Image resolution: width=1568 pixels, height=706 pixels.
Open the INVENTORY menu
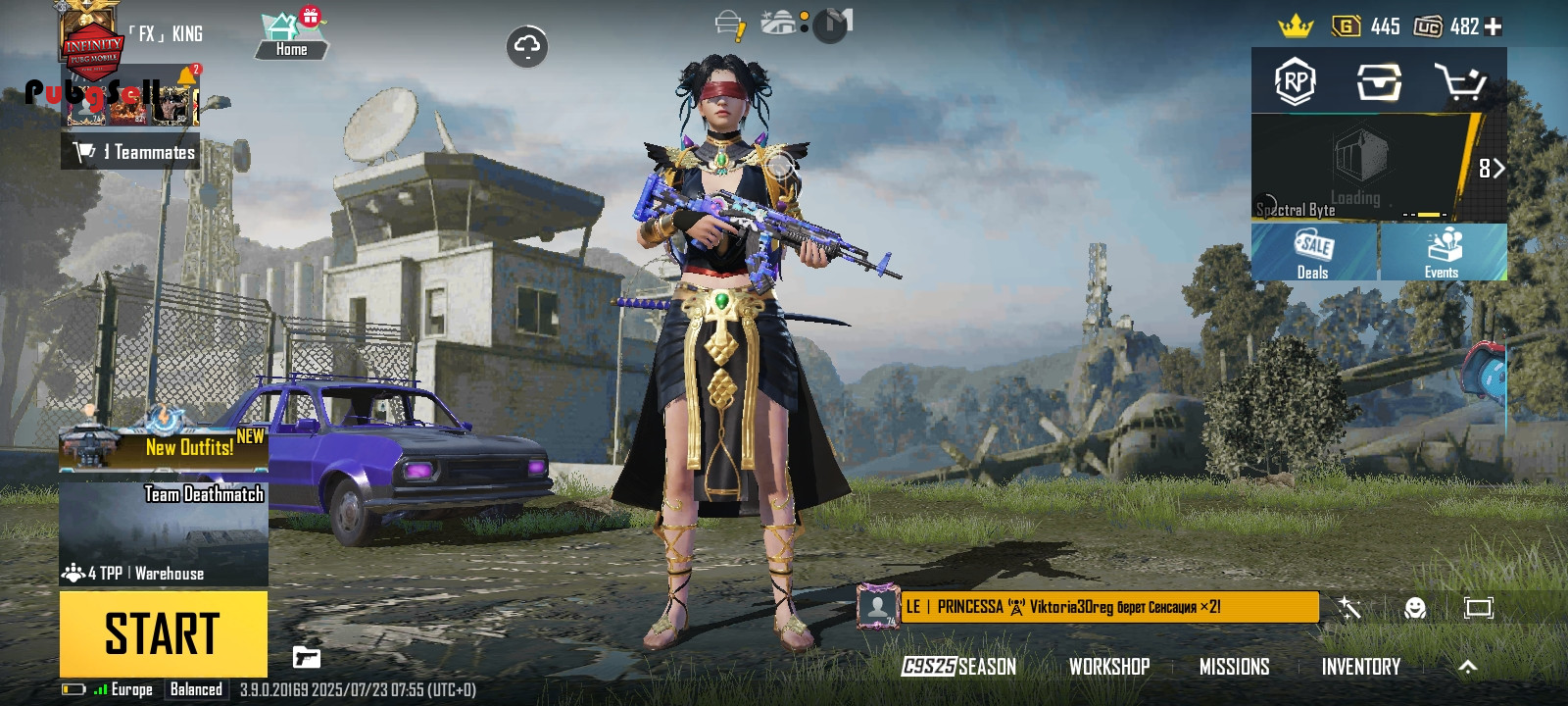[x=1360, y=667]
